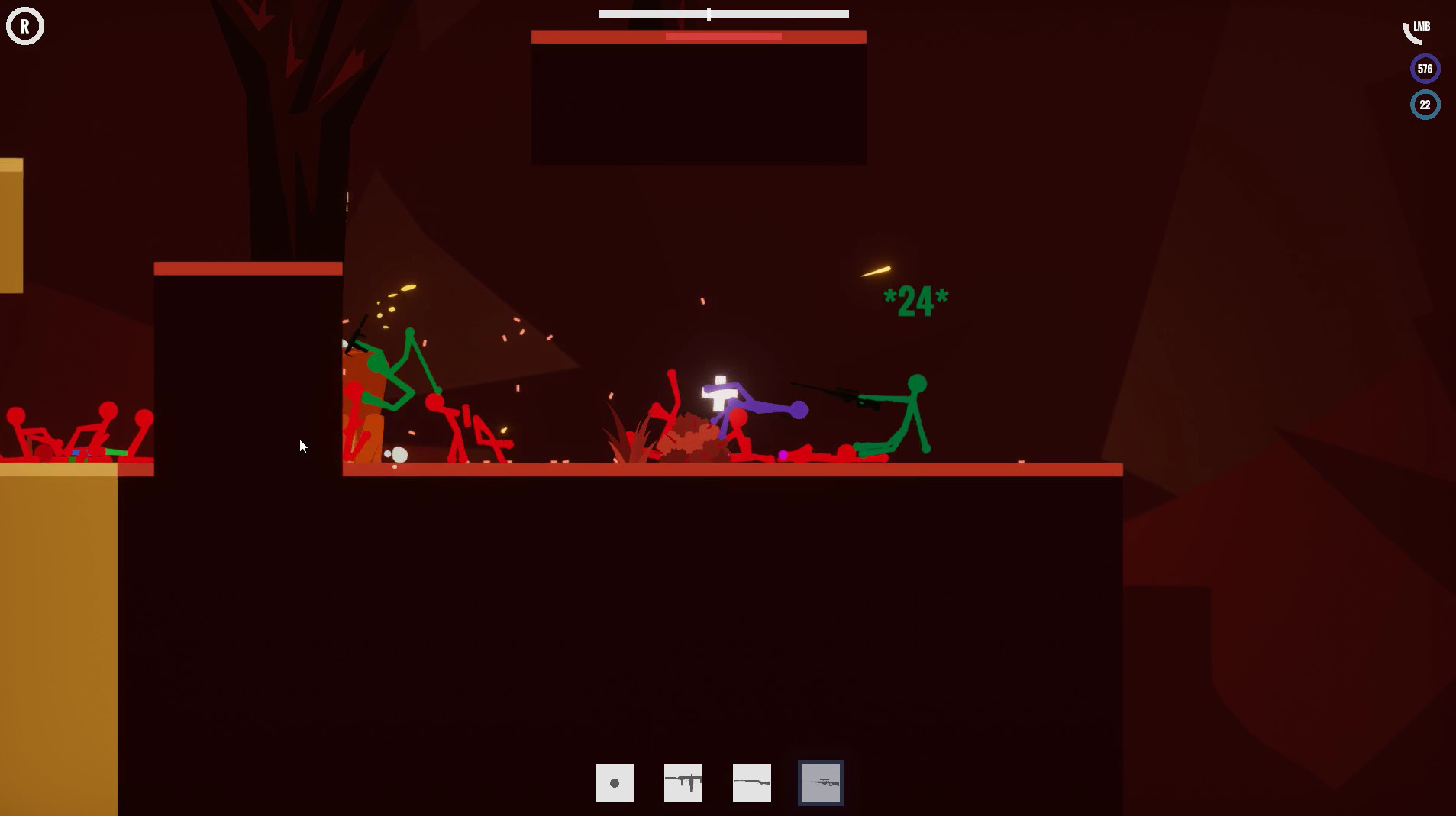Select the highlighted sniper weapon slot
Image resolution: width=1456 pixels, height=816 pixels.
coord(820,782)
